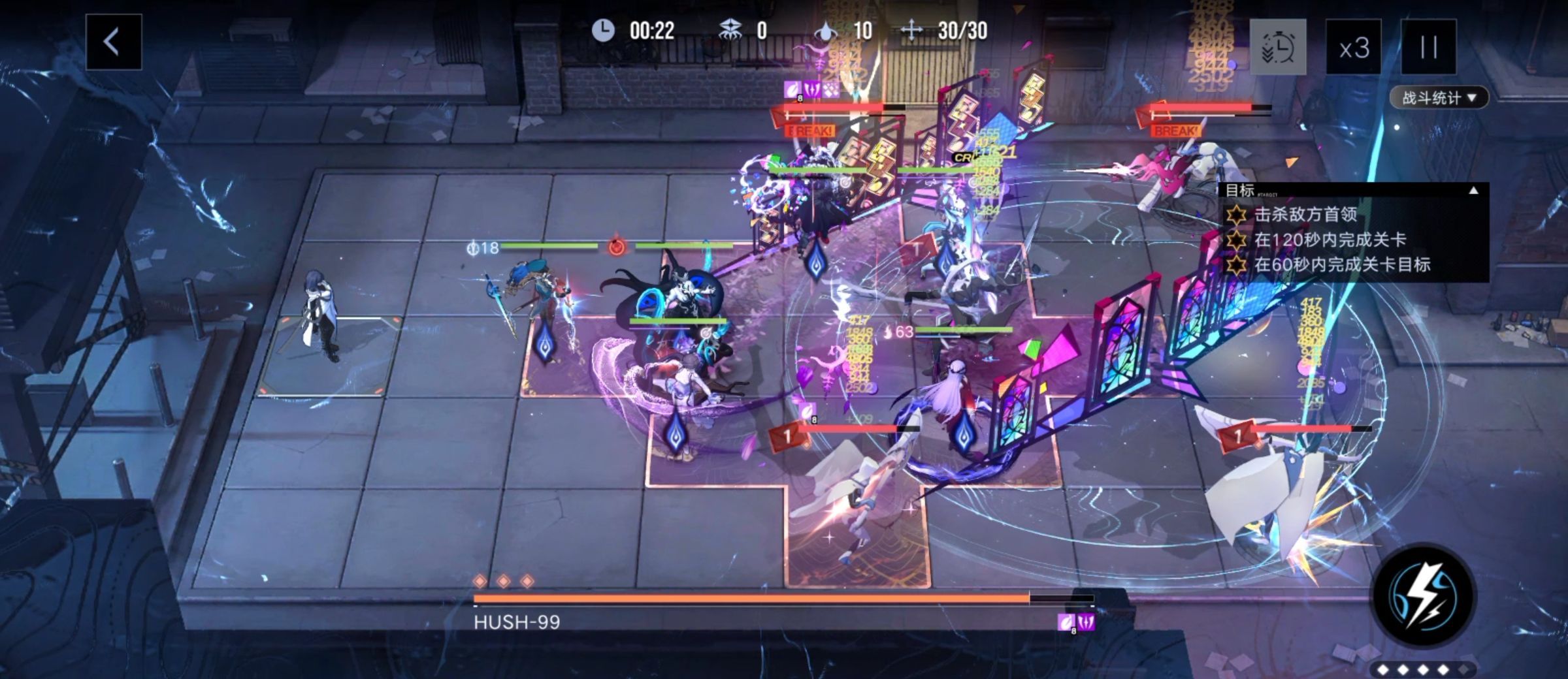Click the clock timer icon showing 00:22
The image size is (1568, 679).
click(x=604, y=30)
